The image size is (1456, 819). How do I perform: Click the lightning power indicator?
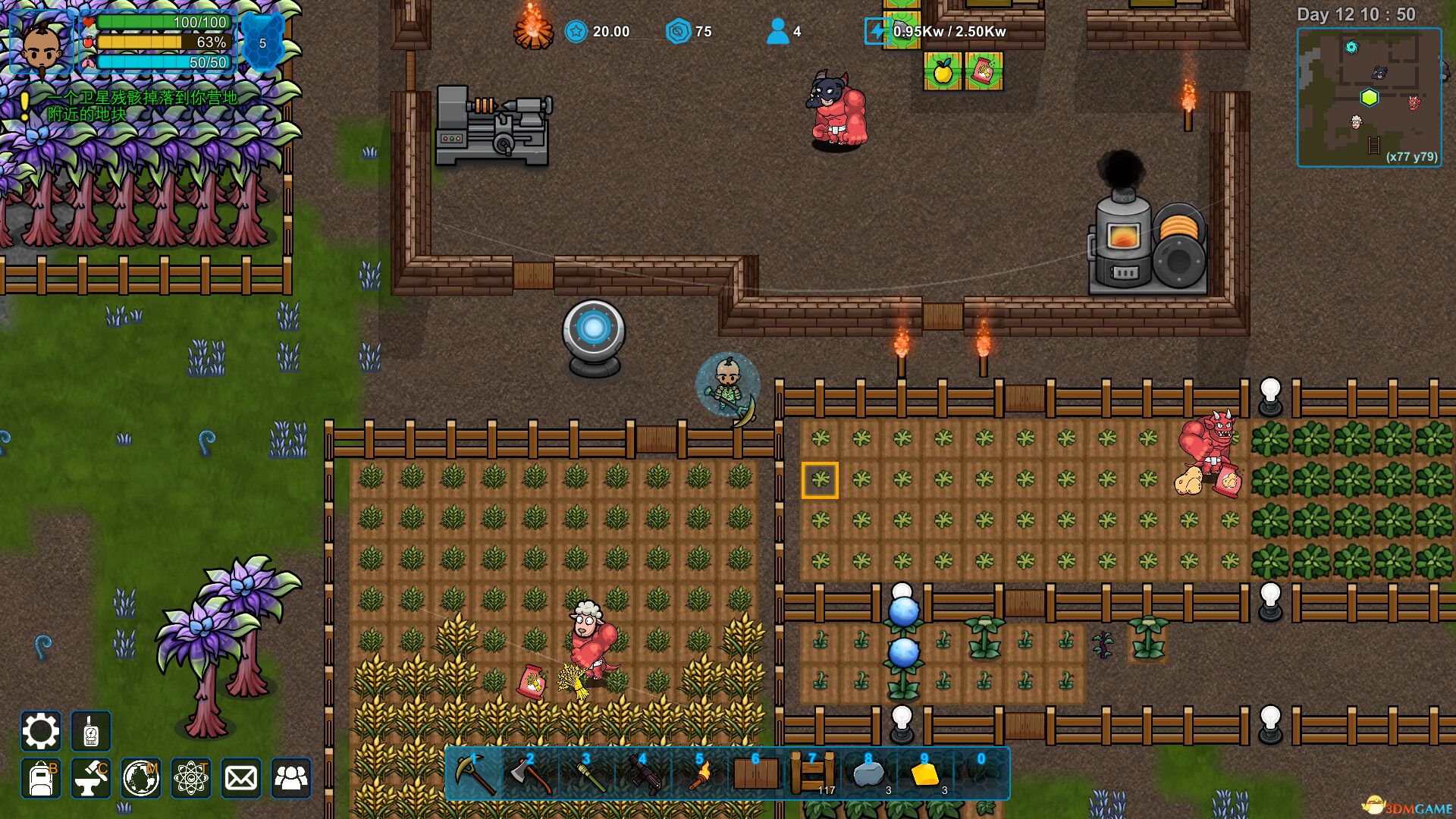coord(878,32)
